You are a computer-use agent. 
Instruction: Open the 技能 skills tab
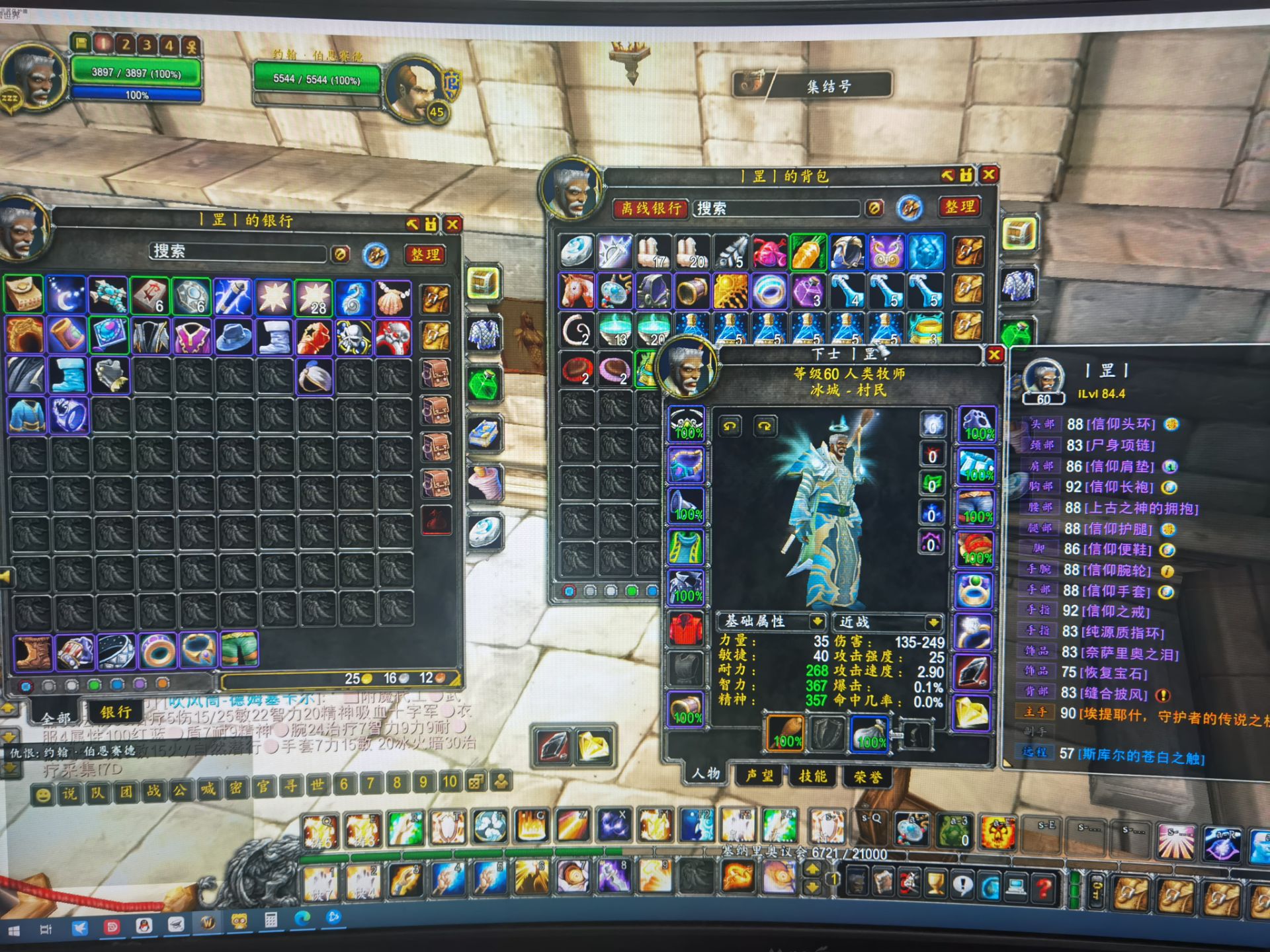click(813, 776)
